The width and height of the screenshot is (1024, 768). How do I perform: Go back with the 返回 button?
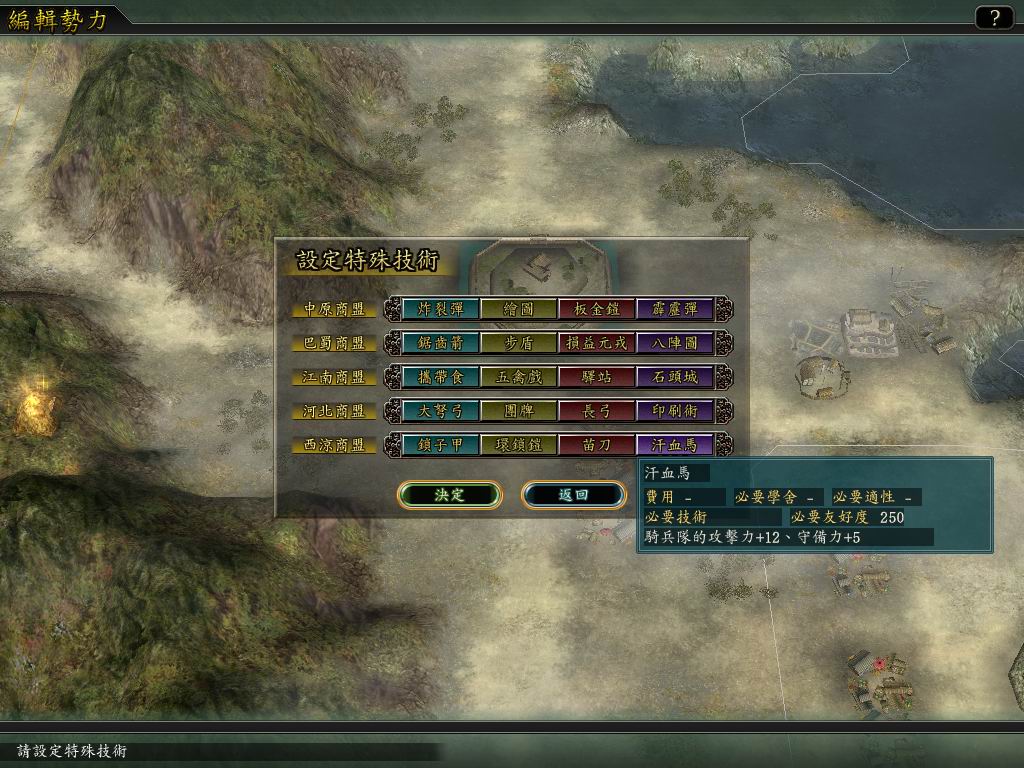[573, 495]
